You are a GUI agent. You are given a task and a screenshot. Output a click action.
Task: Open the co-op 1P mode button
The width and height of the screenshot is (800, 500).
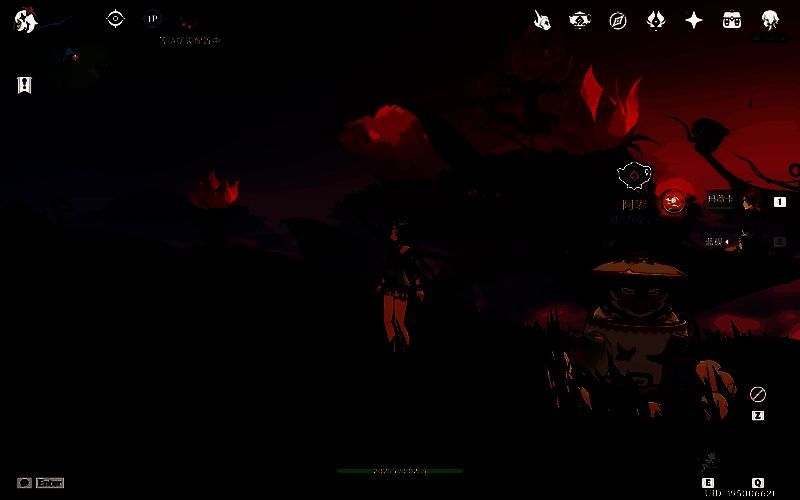coord(152,18)
